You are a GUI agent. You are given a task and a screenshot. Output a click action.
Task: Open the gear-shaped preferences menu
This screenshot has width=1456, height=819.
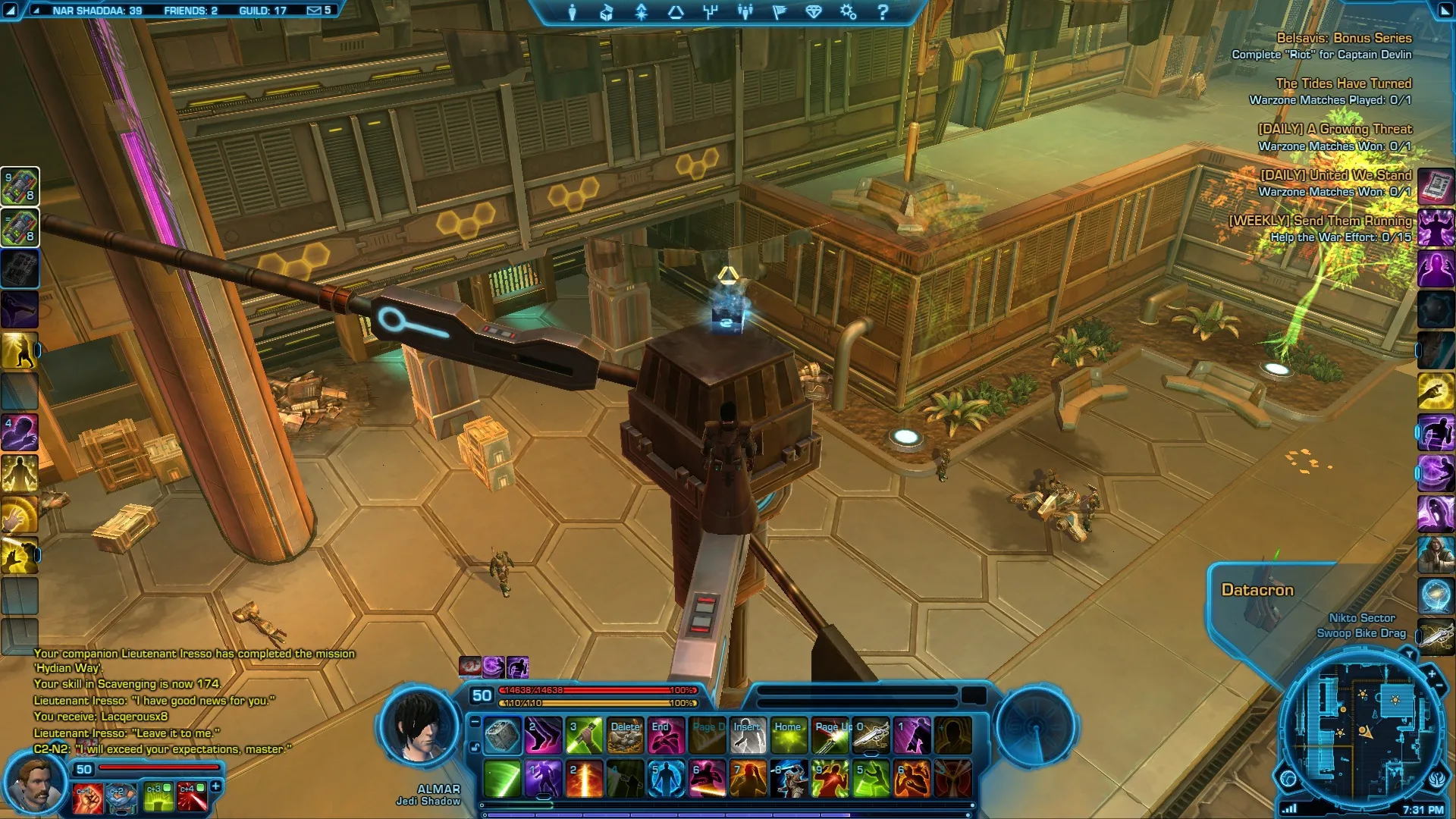(x=848, y=12)
